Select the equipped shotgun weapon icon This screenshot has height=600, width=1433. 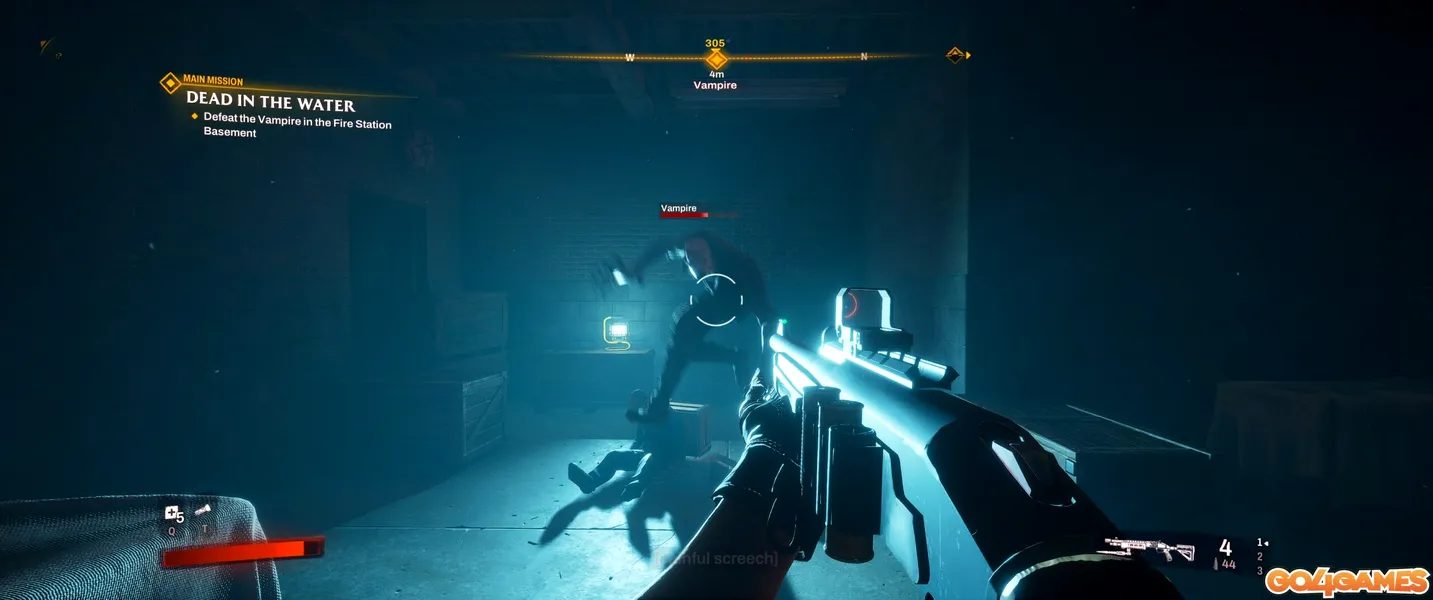[x=1149, y=549]
